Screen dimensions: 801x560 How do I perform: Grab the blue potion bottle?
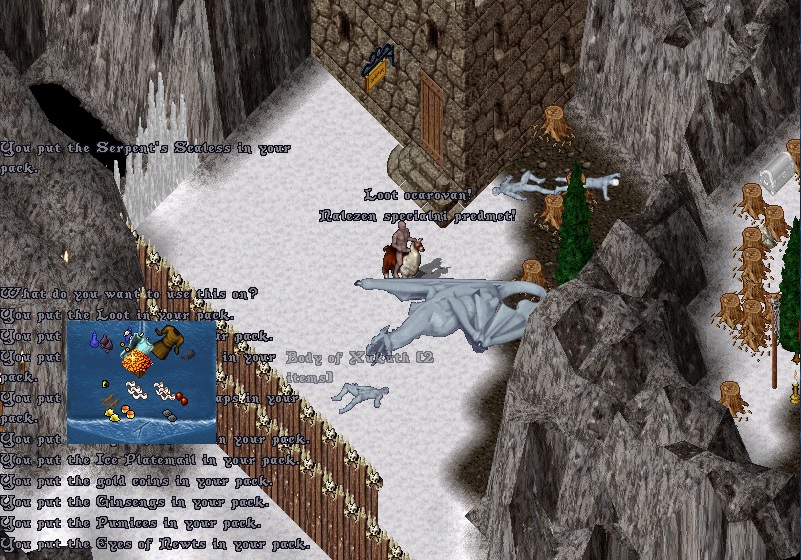(x=94, y=340)
